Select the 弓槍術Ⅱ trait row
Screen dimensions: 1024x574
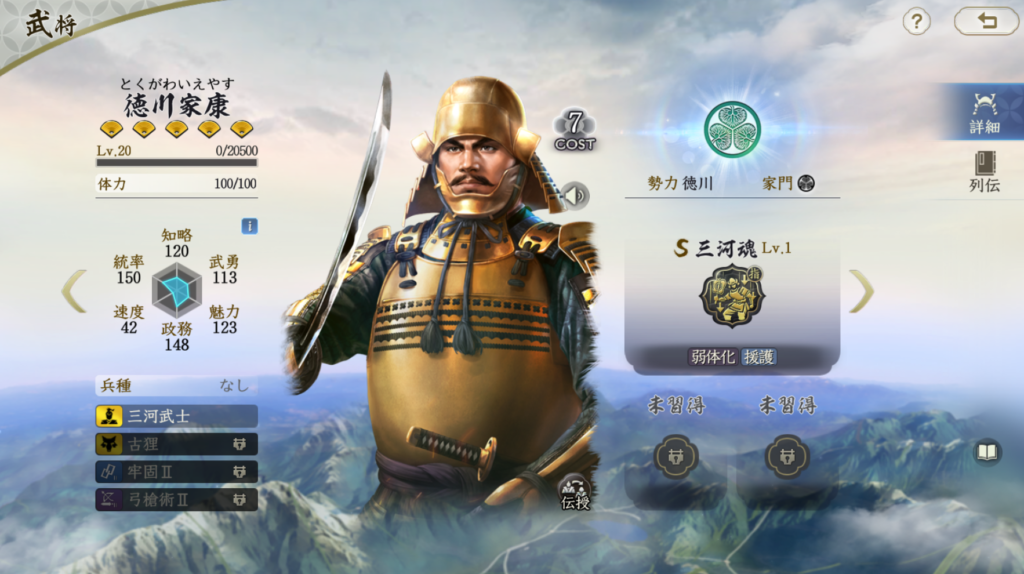[176, 498]
